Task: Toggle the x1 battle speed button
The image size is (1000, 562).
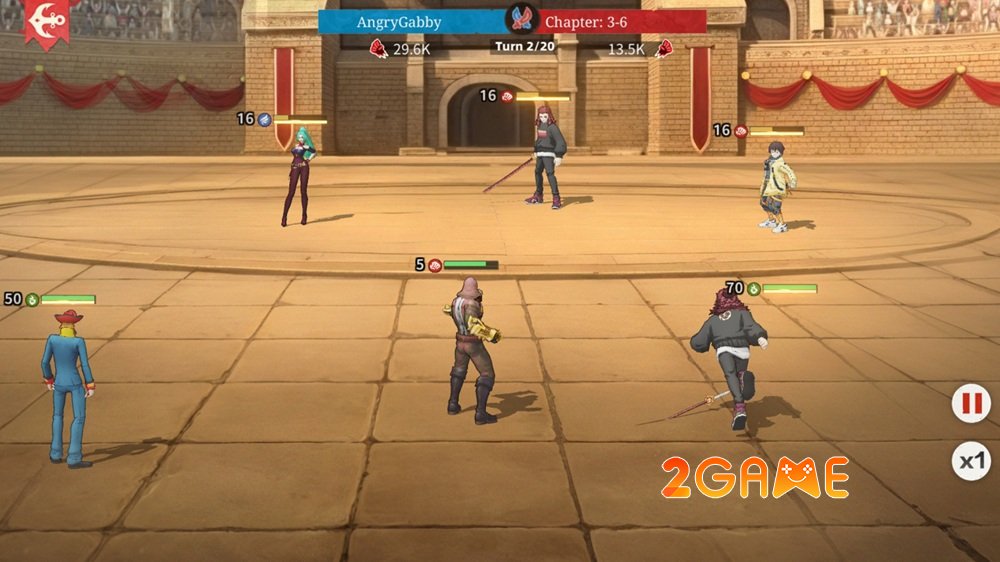Action: [971, 461]
